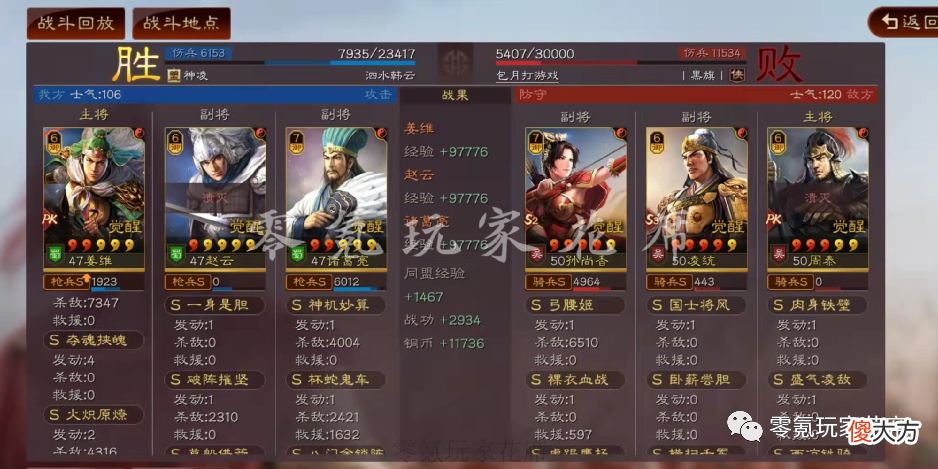
Task: View the 神机妙算 skill
Action: pyautogui.click(x=336, y=305)
